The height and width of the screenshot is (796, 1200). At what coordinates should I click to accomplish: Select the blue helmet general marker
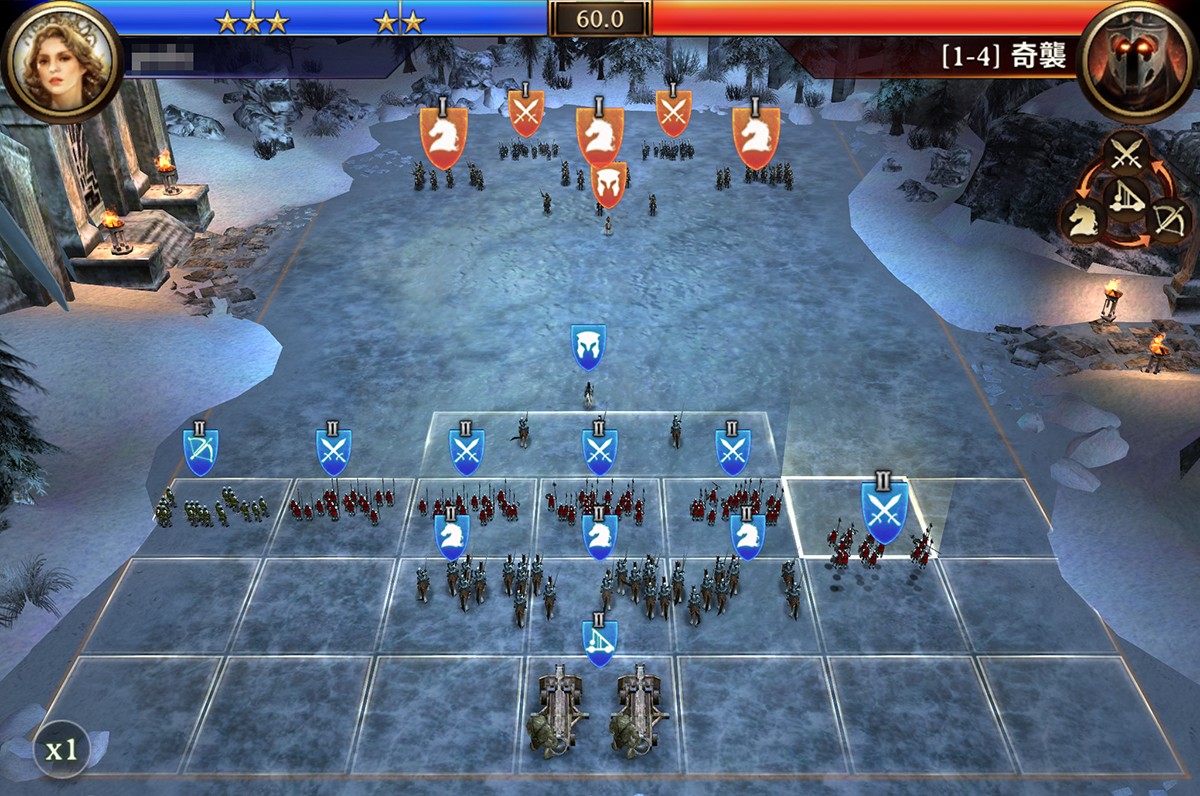click(x=588, y=347)
